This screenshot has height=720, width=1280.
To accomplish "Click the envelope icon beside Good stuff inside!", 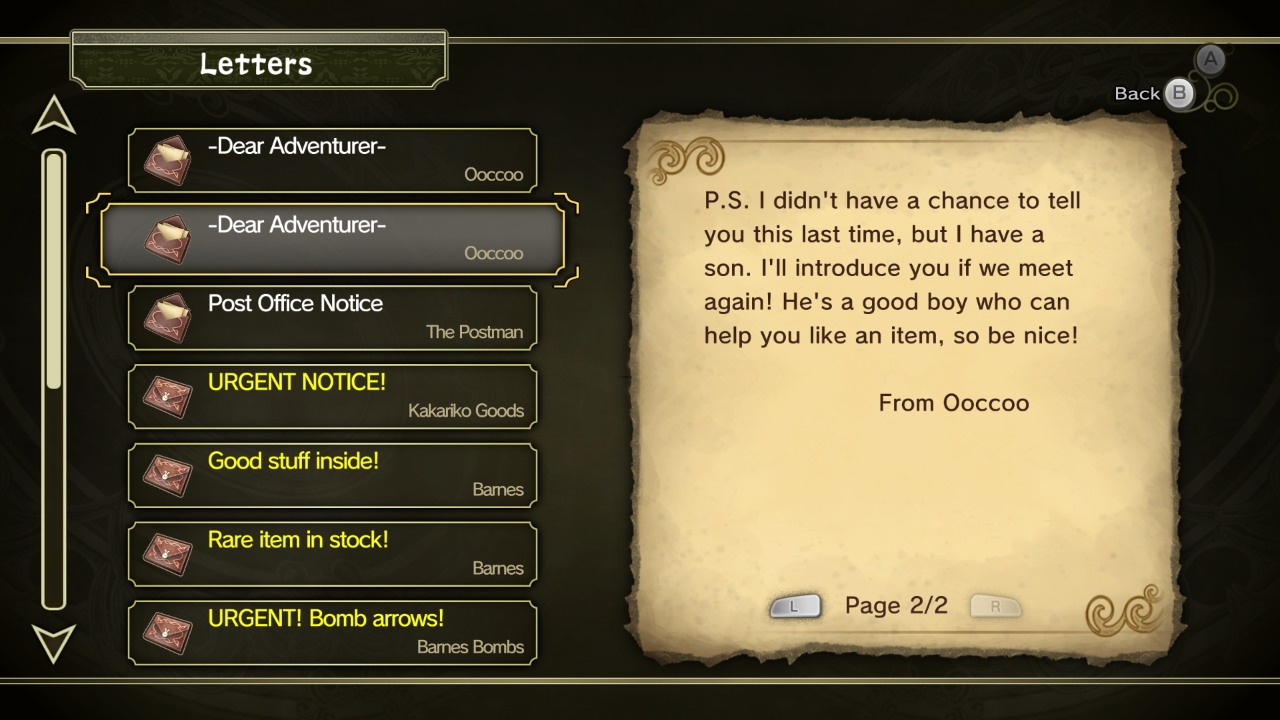I will pyautogui.click(x=166, y=475).
